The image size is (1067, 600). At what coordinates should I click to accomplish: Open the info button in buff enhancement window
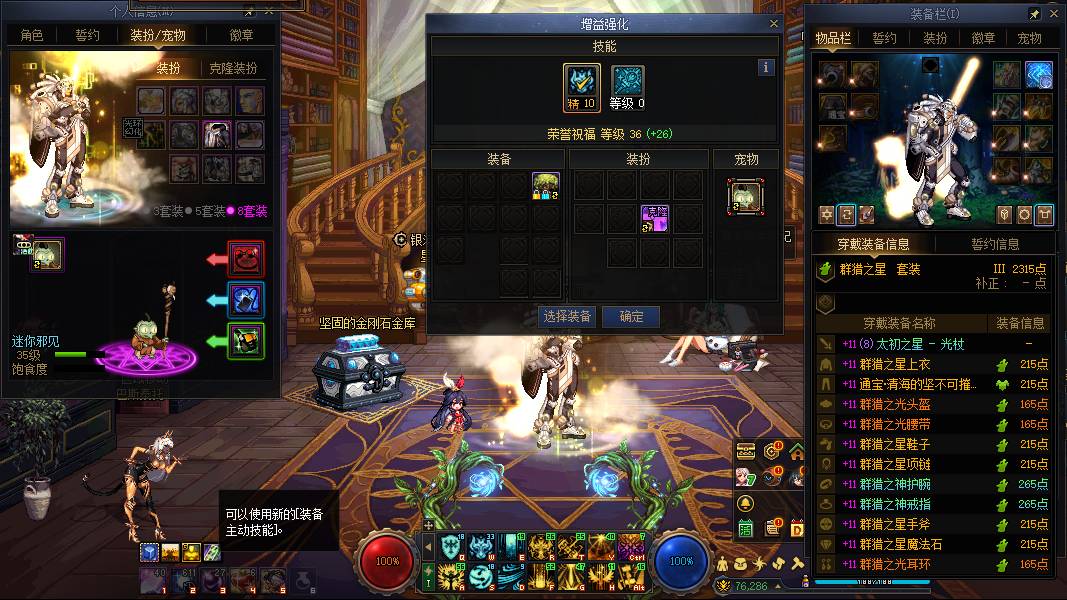(x=766, y=68)
